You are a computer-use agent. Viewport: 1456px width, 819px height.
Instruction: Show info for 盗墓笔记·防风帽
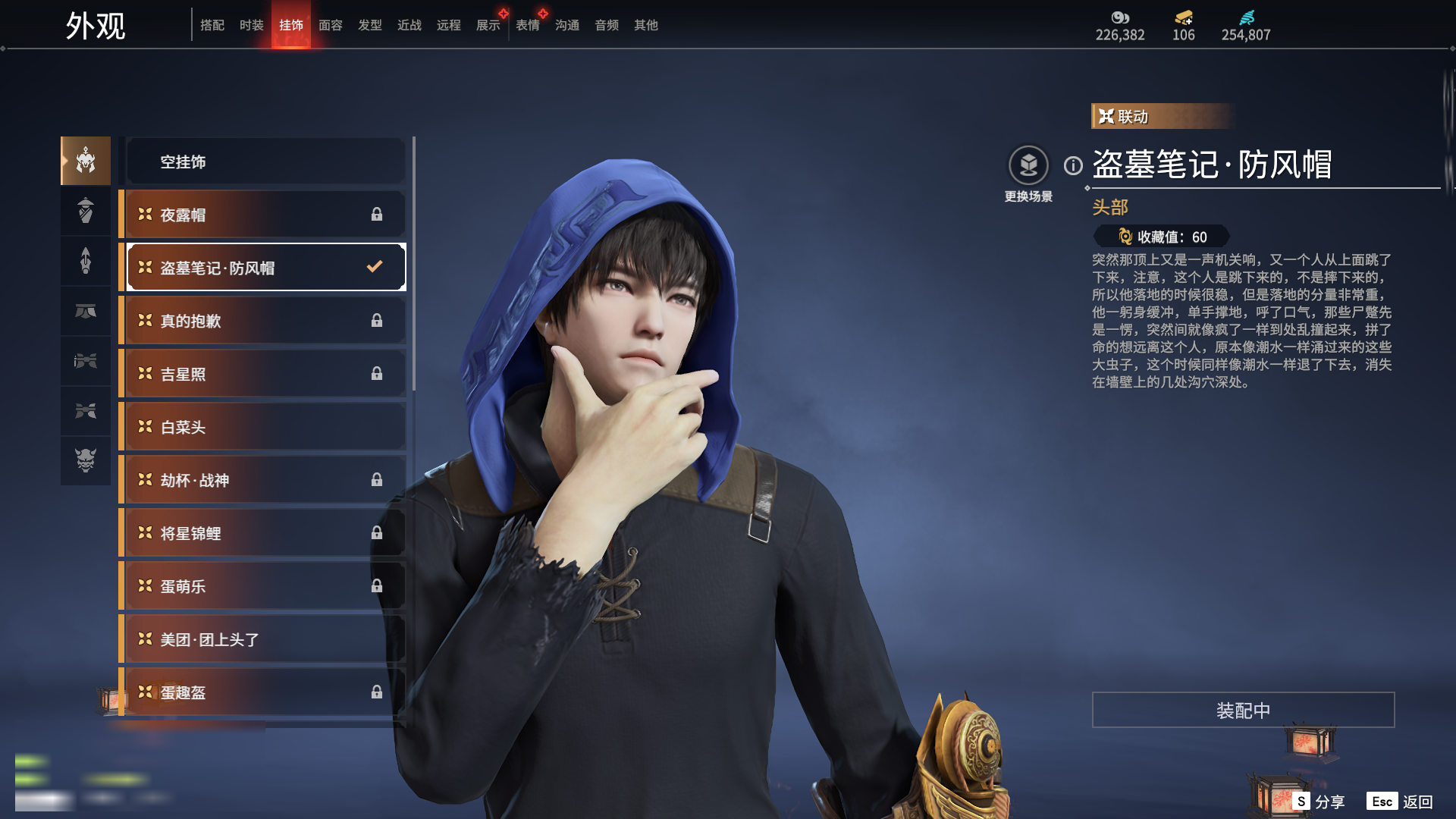1073,165
